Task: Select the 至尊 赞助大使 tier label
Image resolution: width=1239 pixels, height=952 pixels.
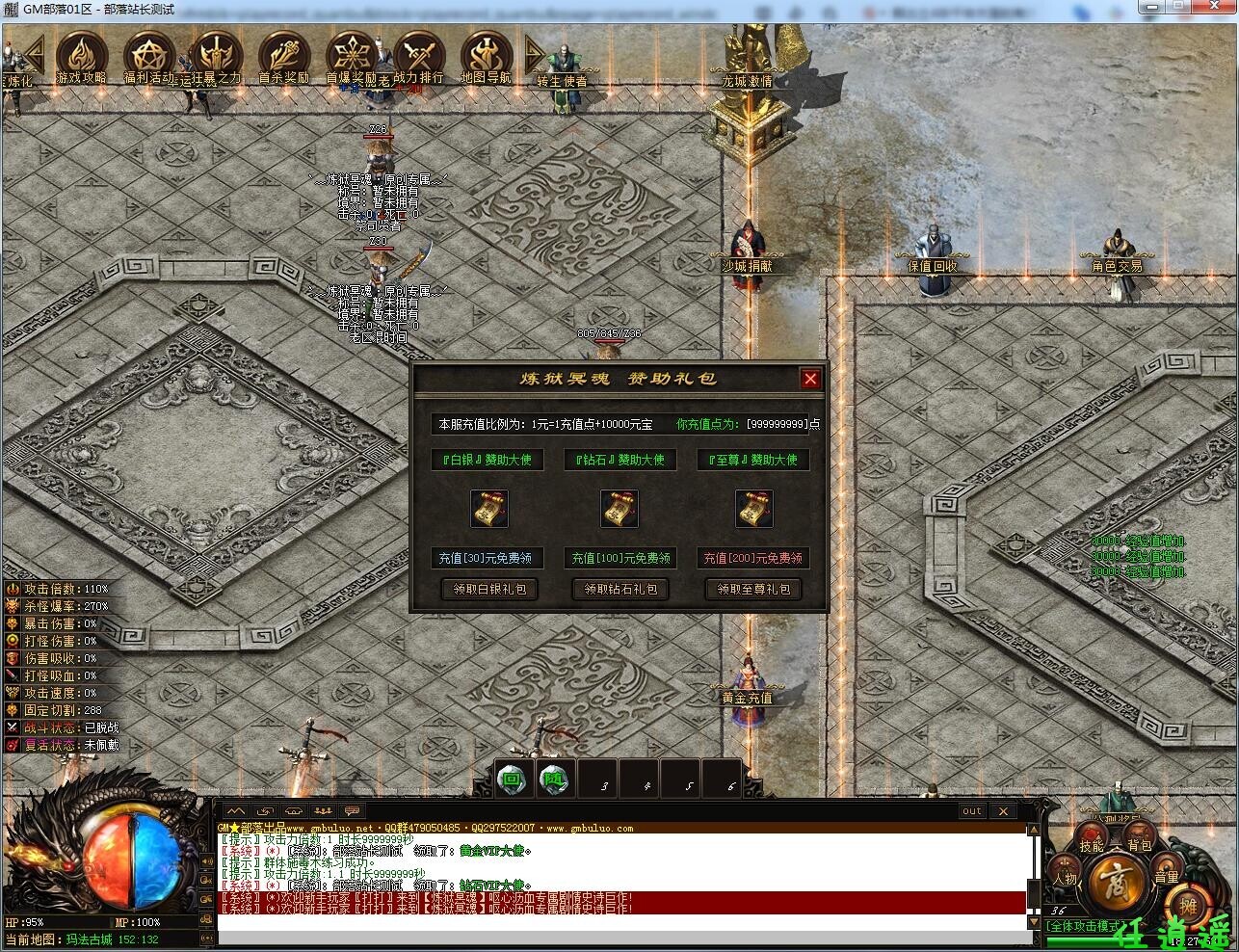Action: [752, 460]
